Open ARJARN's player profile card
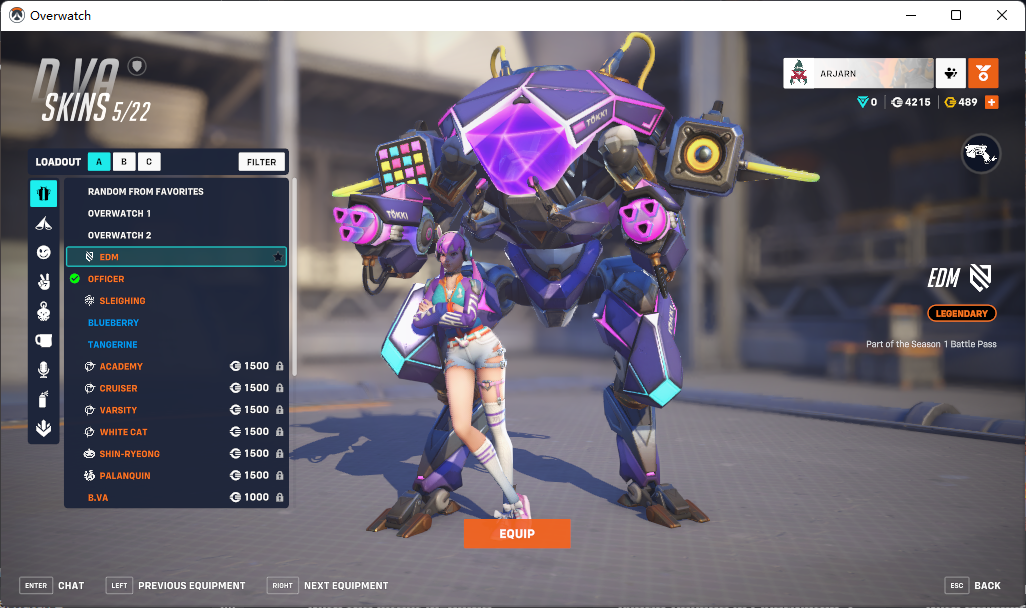The width and height of the screenshot is (1026, 608). pyautogui.click(x=858, y=73)
